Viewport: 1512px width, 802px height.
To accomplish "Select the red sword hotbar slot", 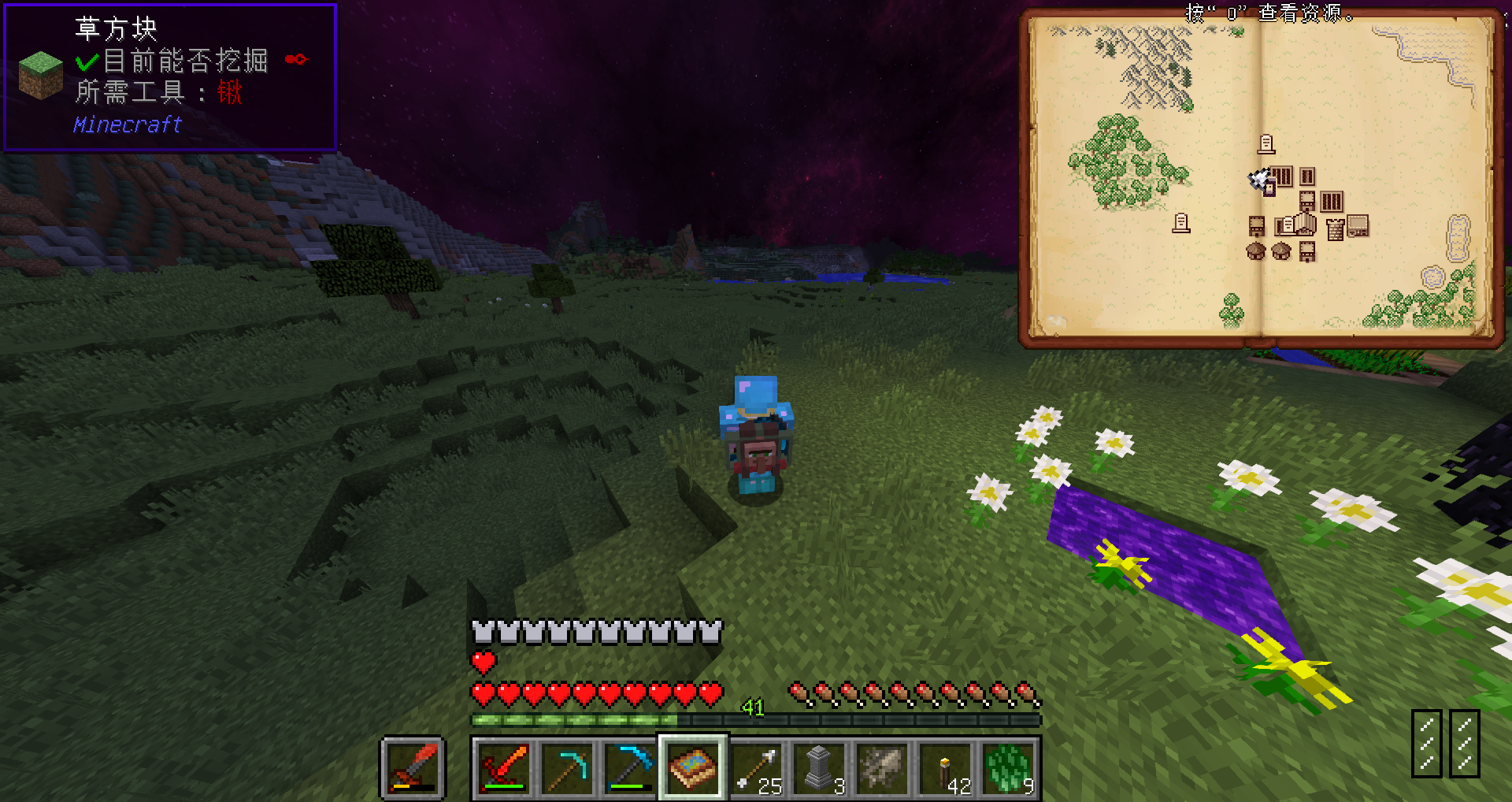I will 504,767.
